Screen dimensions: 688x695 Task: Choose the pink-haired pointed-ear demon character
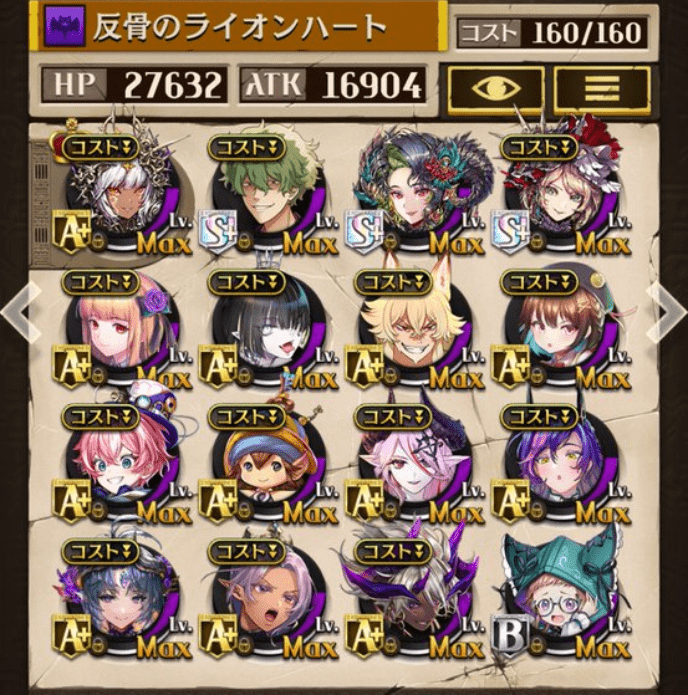tap(412, 468)
